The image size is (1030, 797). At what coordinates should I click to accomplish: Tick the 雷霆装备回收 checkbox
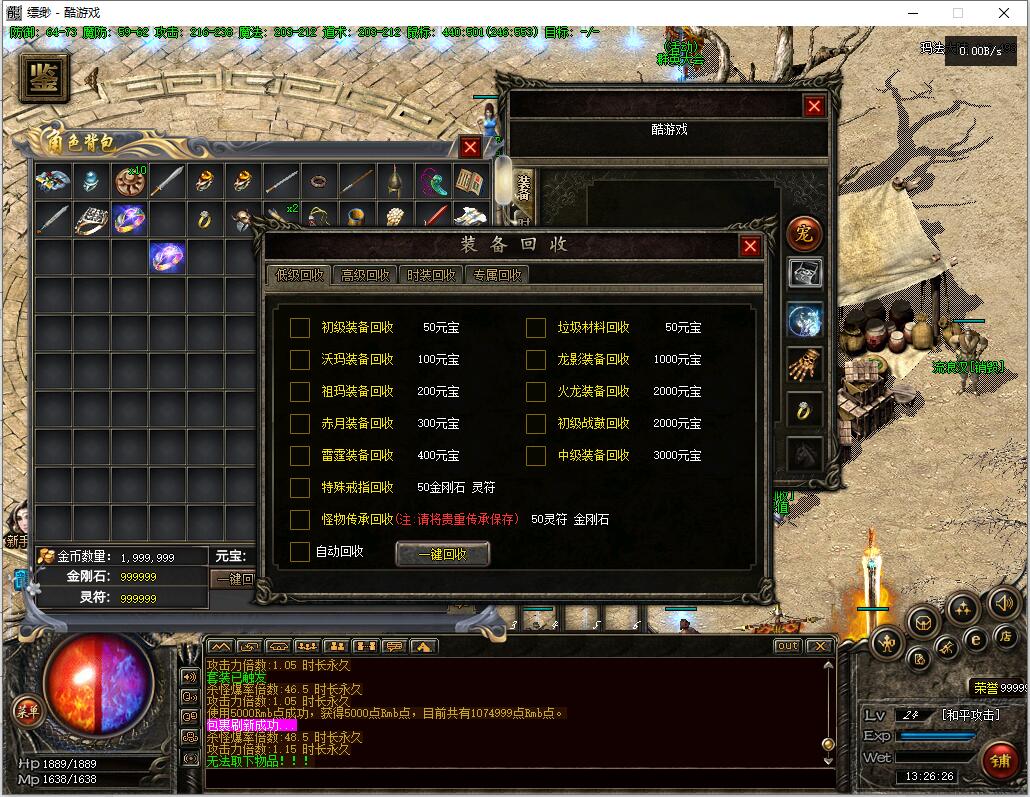click(x=300, y=456)
